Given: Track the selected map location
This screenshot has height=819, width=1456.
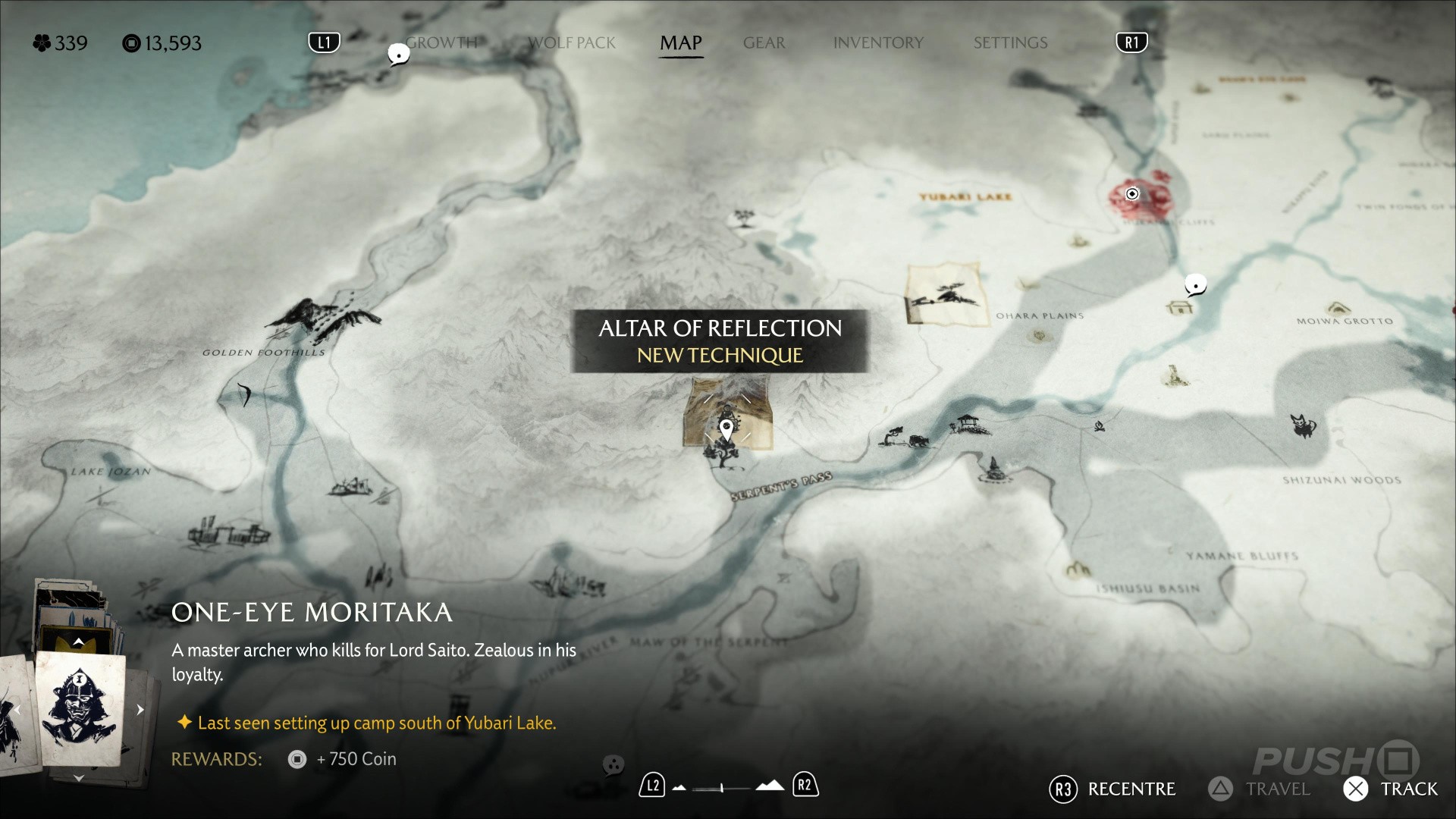Looking at the screenshot, I should coord(1391,789).
